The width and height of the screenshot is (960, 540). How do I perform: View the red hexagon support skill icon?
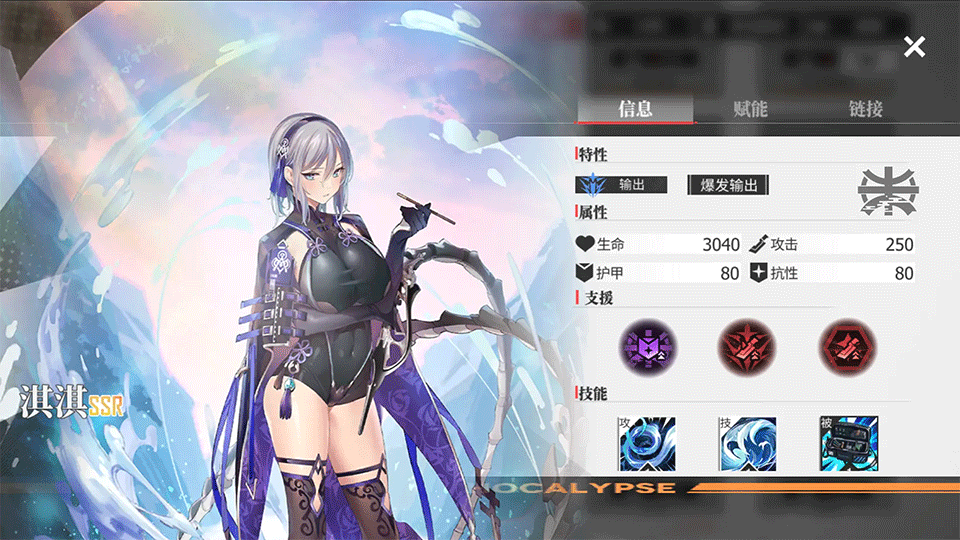point(846,347)
